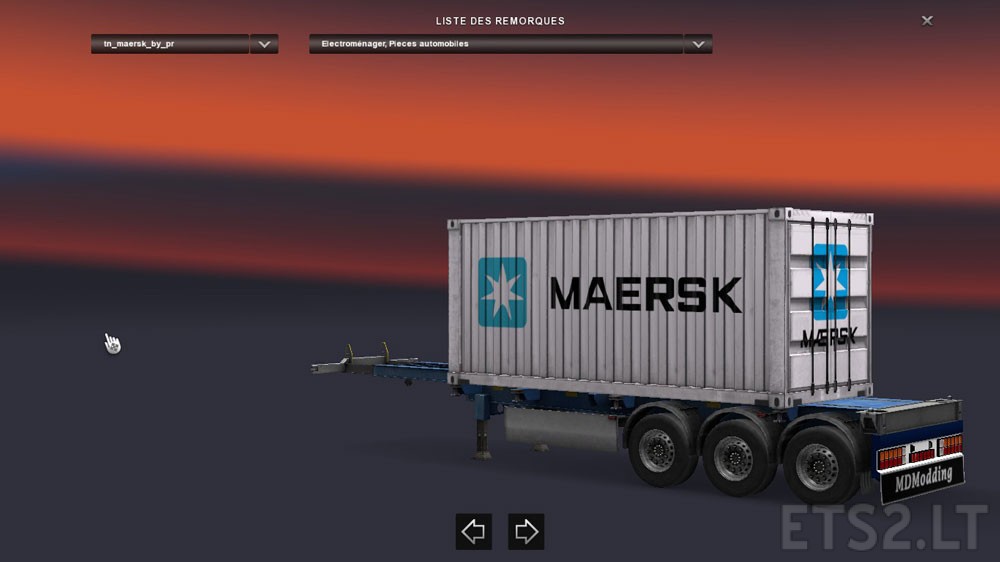The height and width of the screenshot is (562, 1000).
Task: Show the next trailer with right arrow
Action: [526, 531]
